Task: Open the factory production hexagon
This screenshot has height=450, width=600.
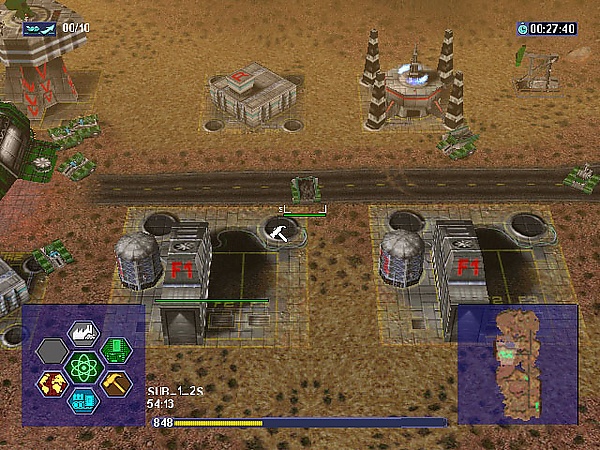Action: (83, 333)
